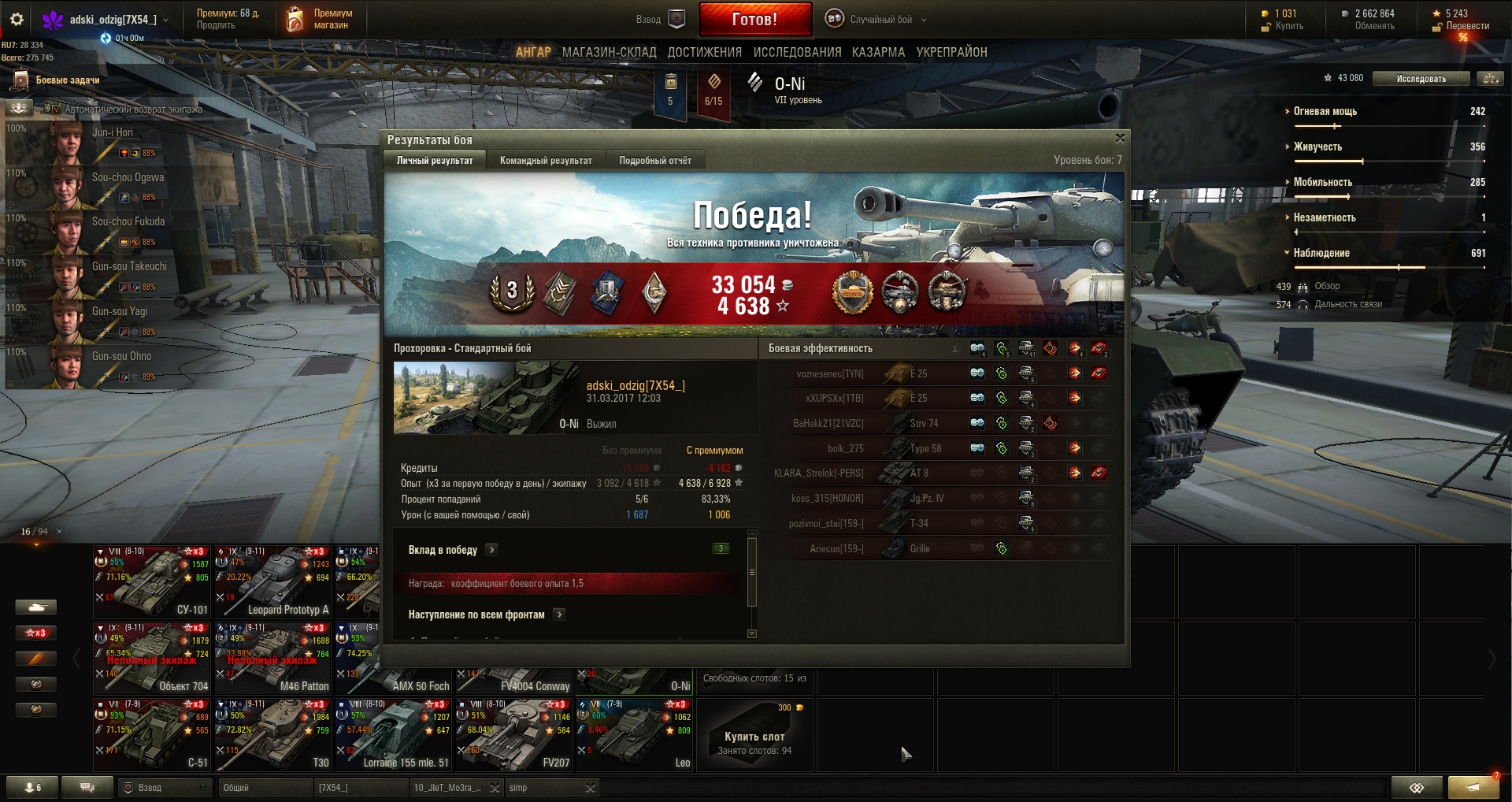Select the Личный результат tab
1512x802 pixels.
[x=435, y=161]
